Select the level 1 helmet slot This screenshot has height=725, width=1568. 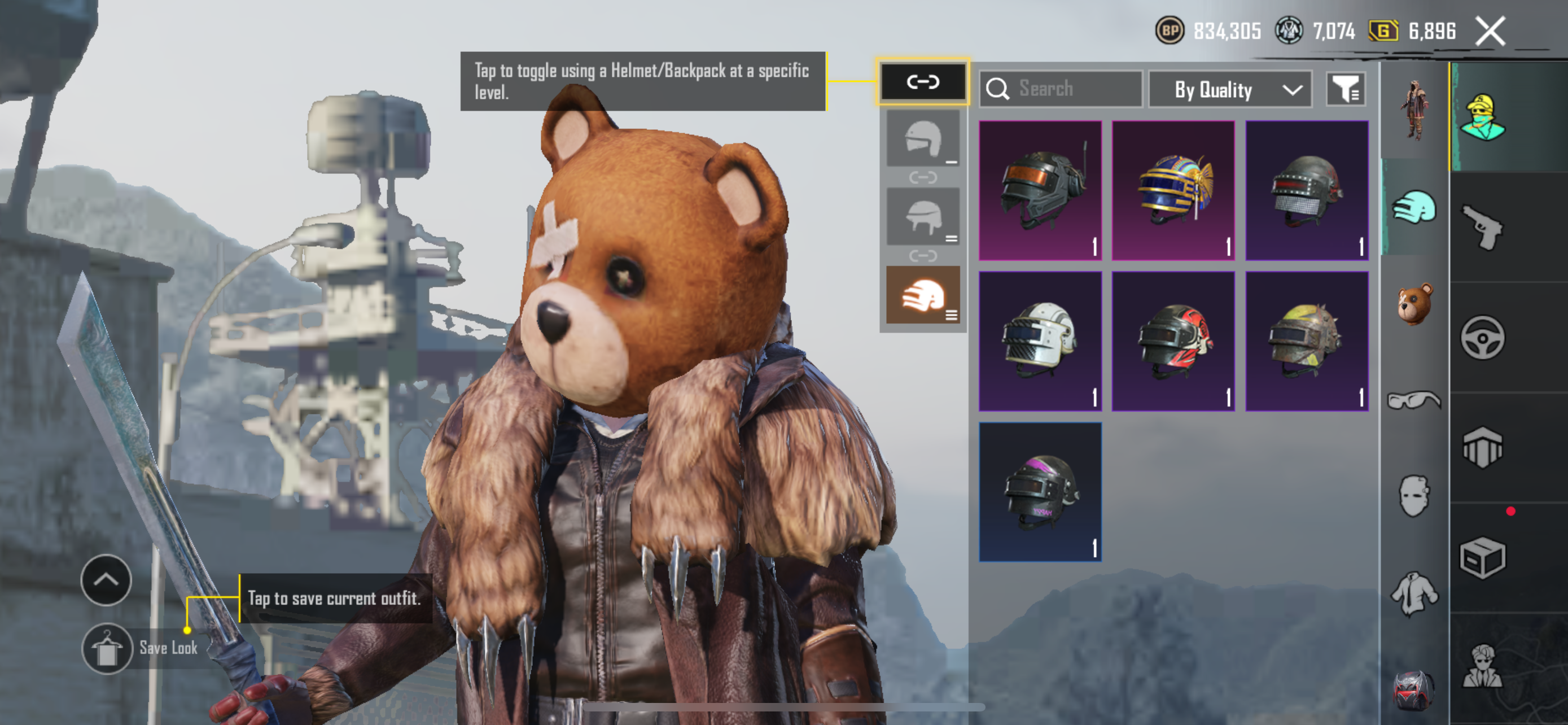pos(923,139)
